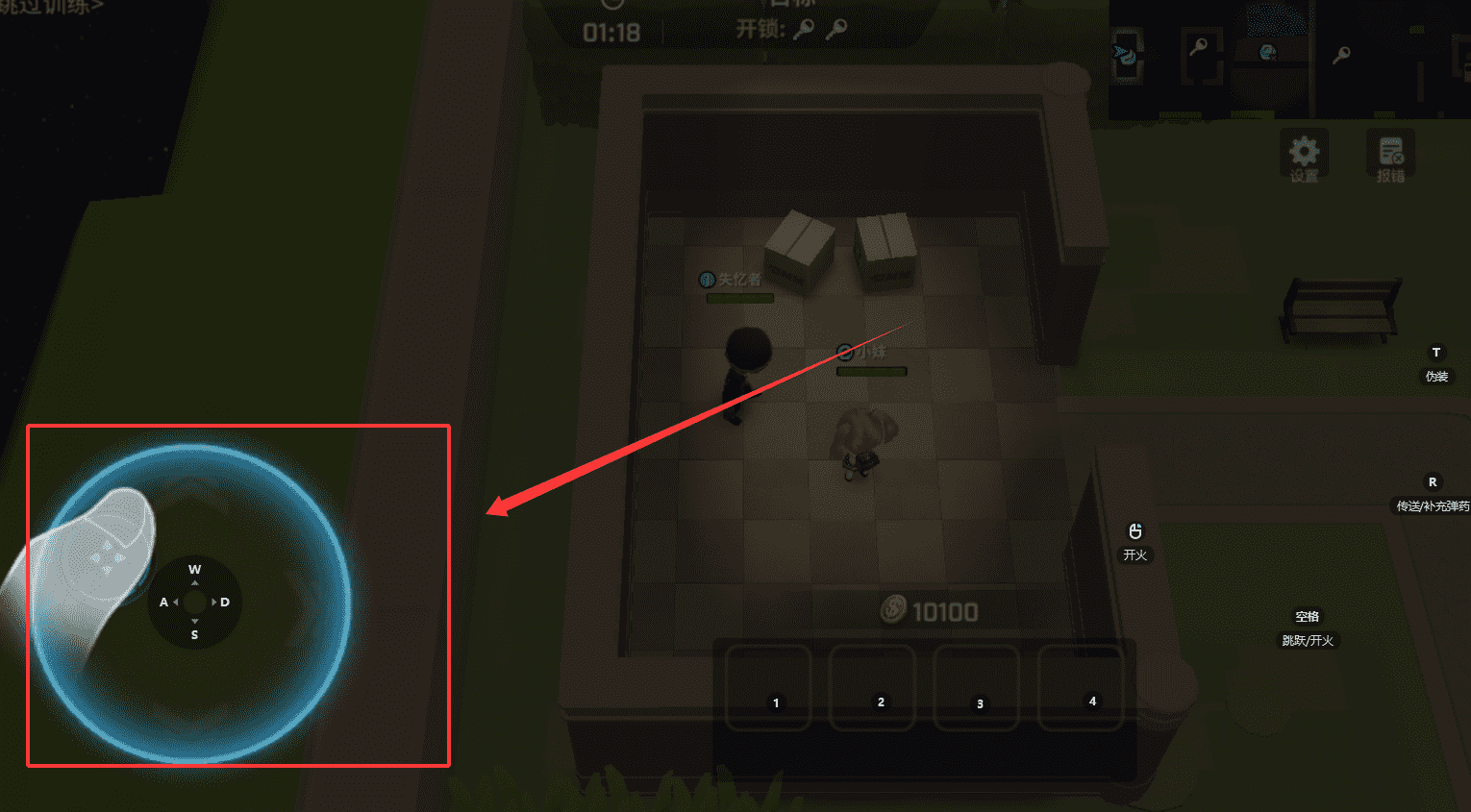Choose hotbar slot number 3
The image size is (1471, 812).
click(x=976, y=688)
